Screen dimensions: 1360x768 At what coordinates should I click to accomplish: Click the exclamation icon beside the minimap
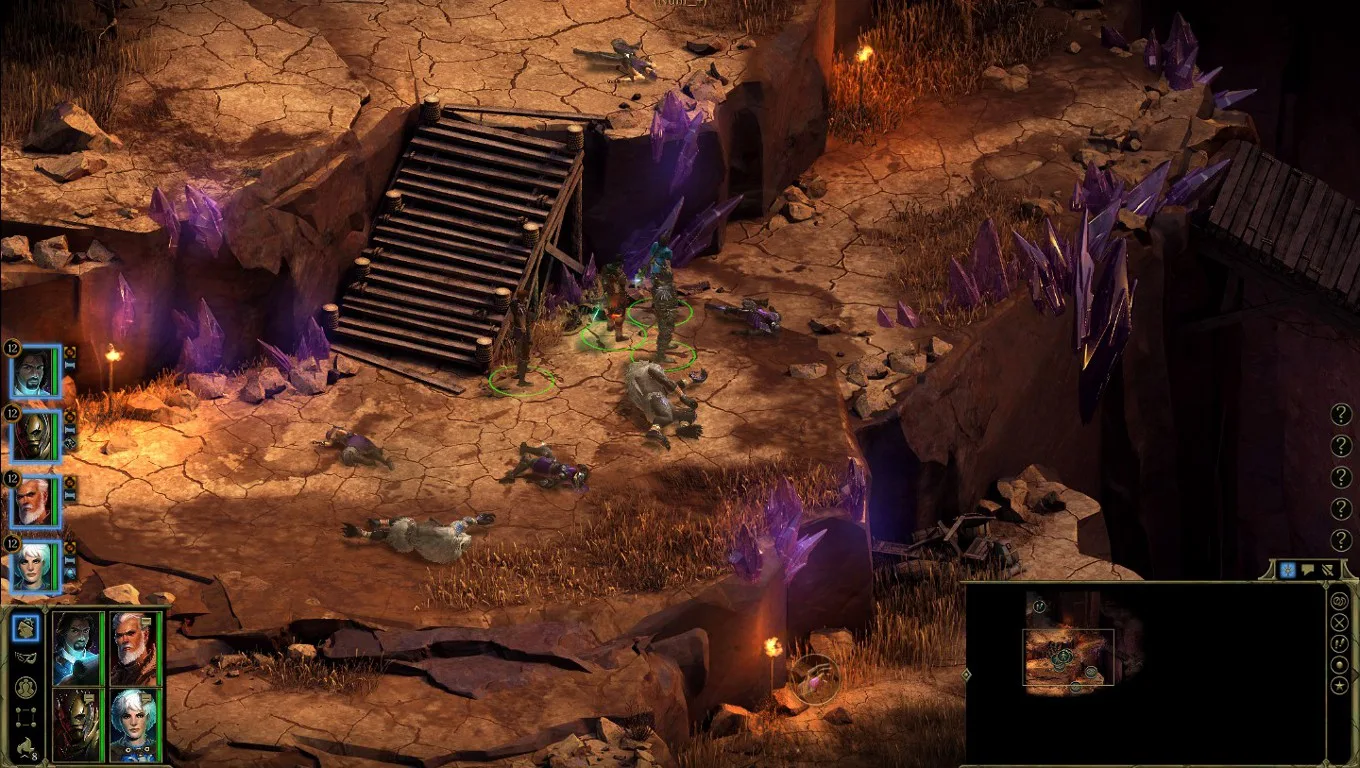pyautogui.click(x=1340, y=643)
